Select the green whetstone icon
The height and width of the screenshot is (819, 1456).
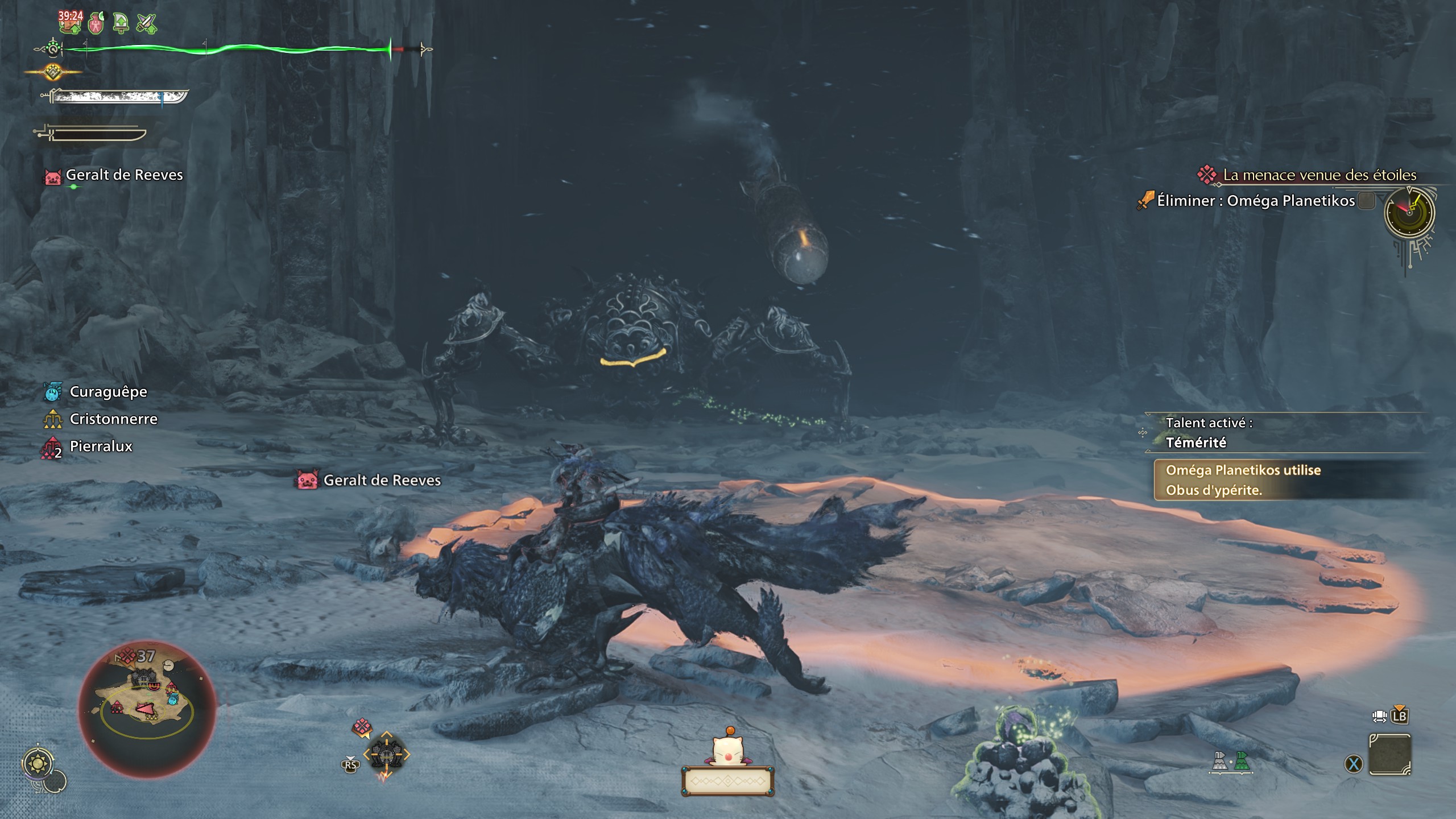1242,761
